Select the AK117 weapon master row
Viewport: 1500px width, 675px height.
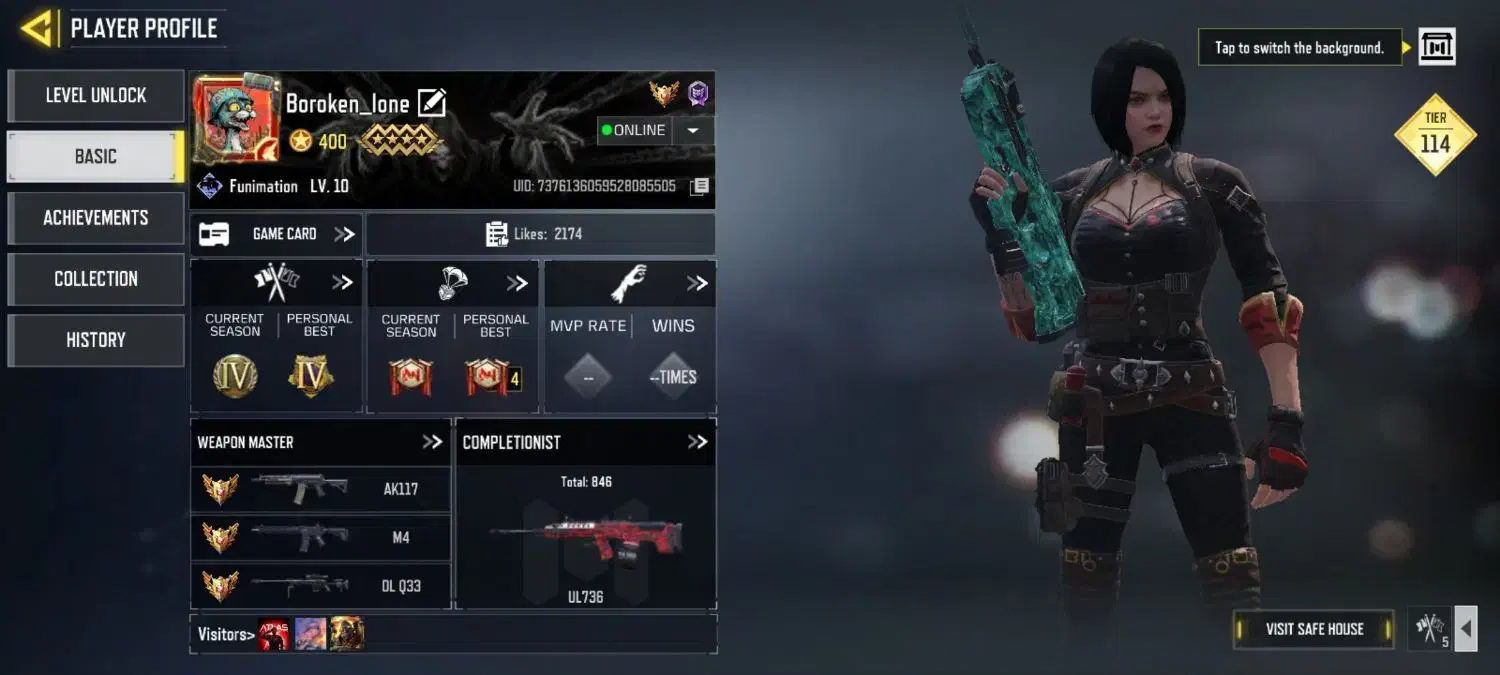[x=320, y=489]
